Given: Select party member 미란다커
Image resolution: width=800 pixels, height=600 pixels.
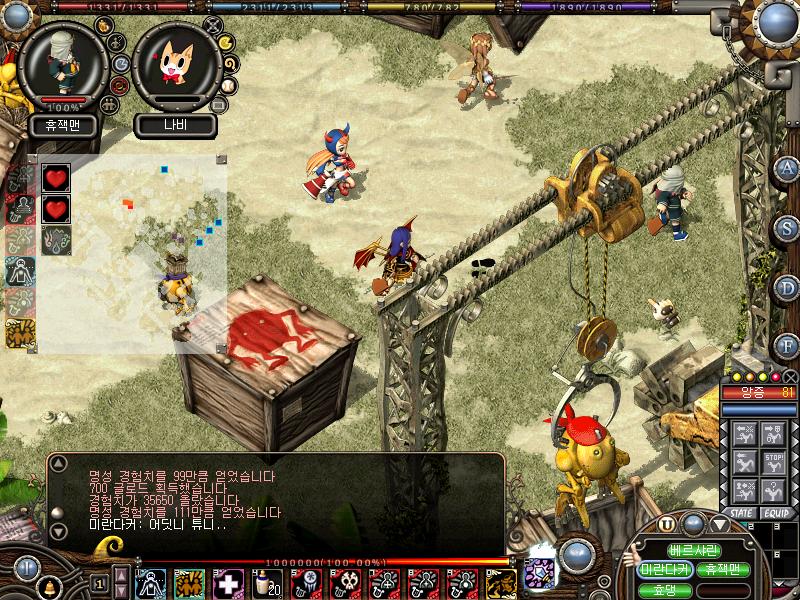Looking at the screenshot, I should click(x=665, y=569).
